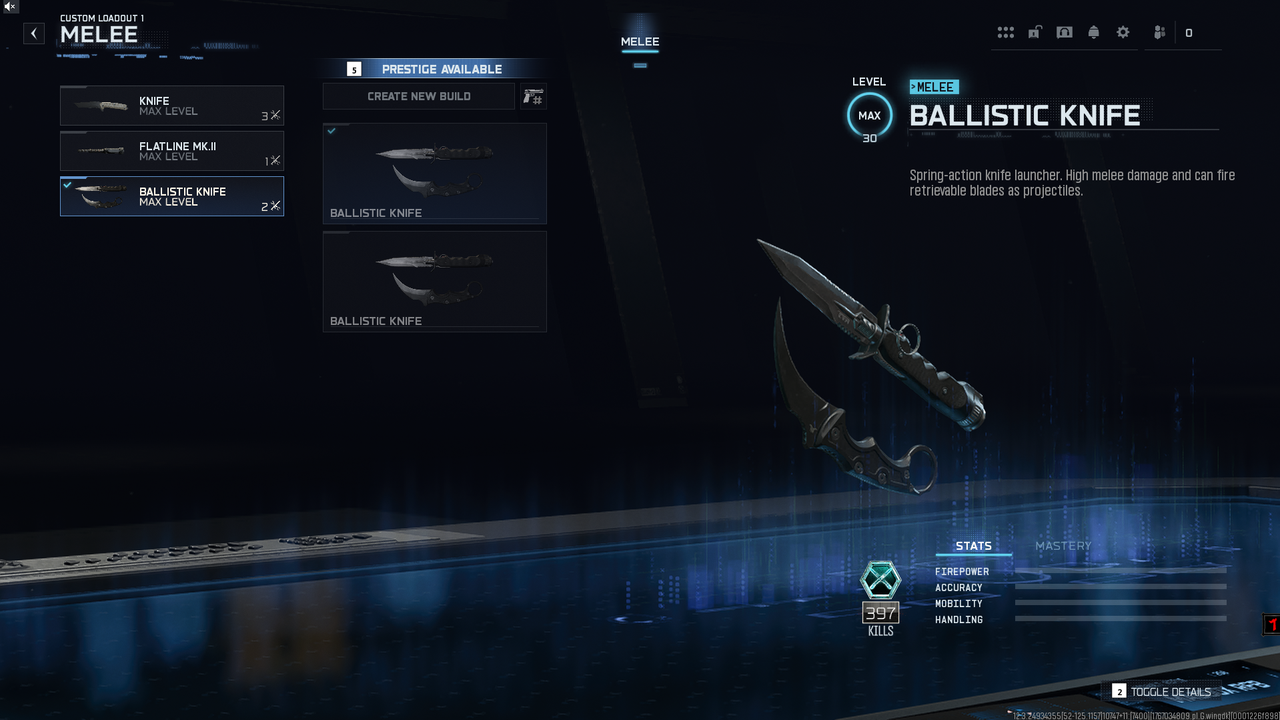This screenshot has height=720, width=1280.
Task: Create a new build
Action: pos(419,96)
